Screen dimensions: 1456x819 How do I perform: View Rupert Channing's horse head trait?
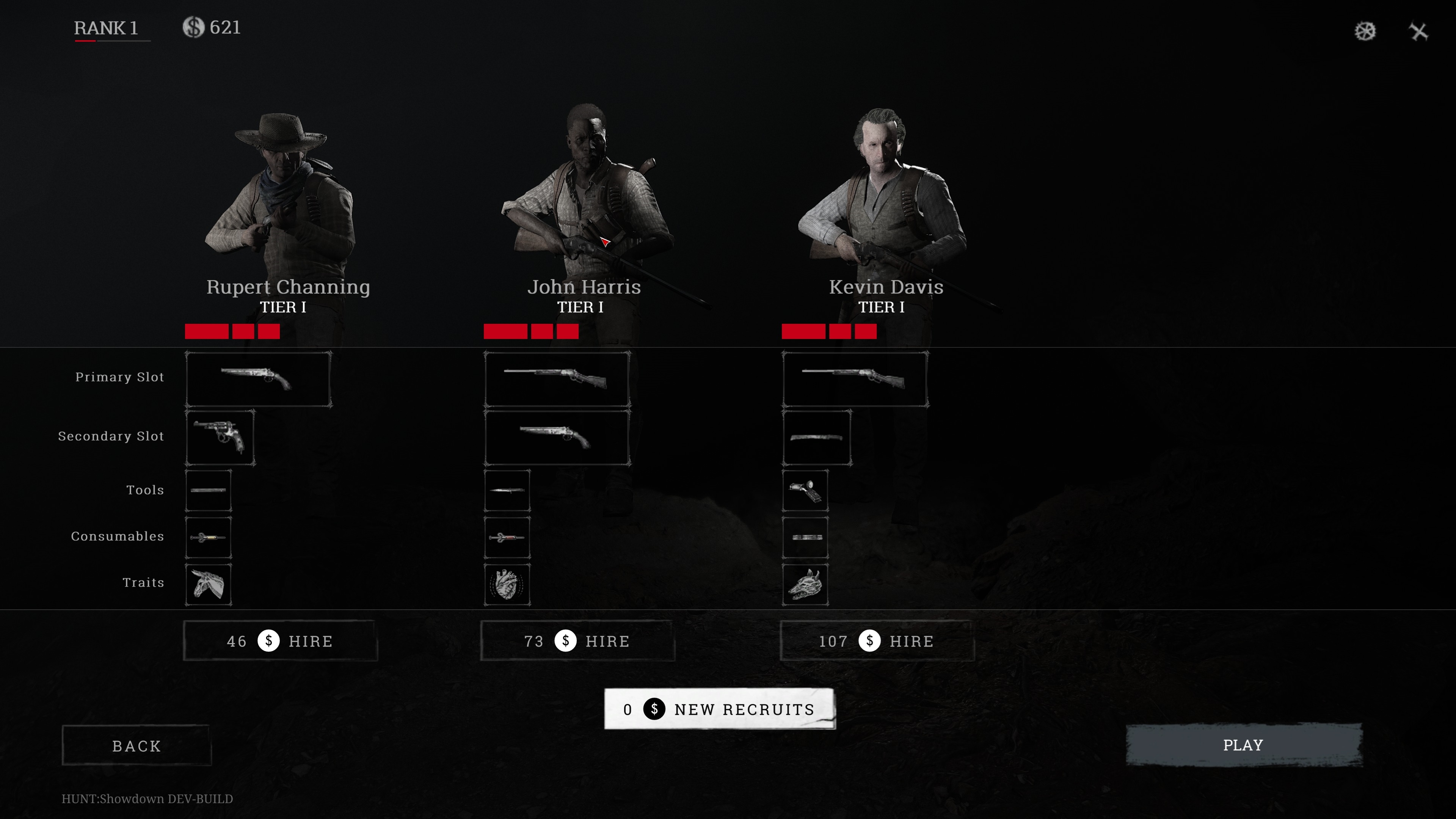click(x=208, y=584)
